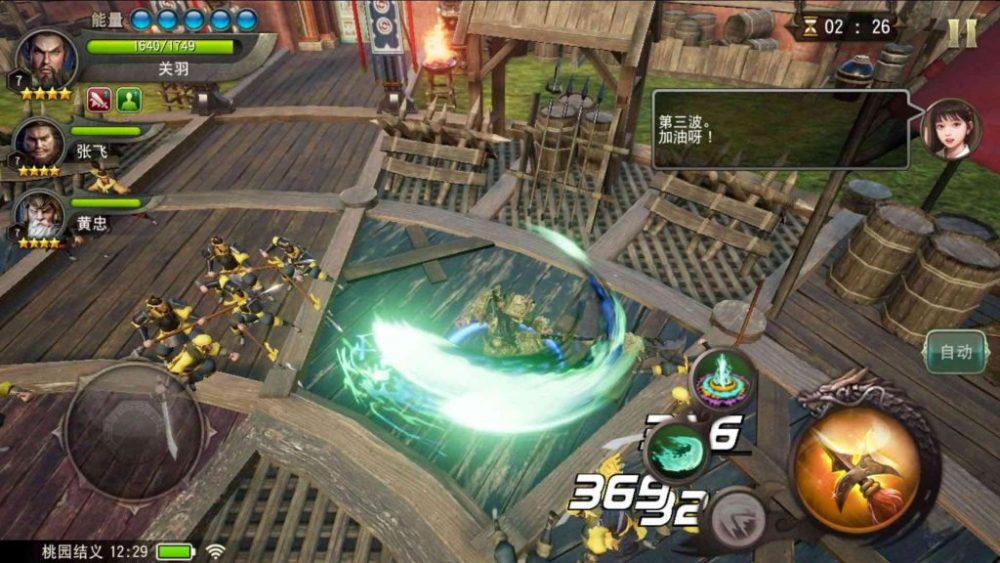Tap the 第三波 dialogue message box
This screenshot has width=1000, height=563.
pos(780,129)
